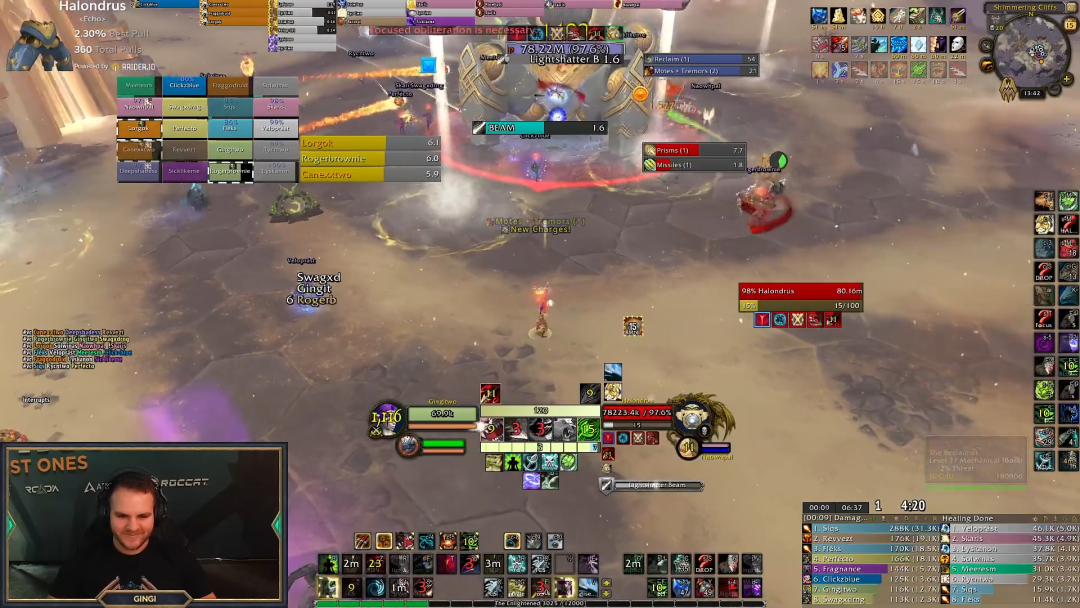The height and width of the screenshot is (608, 1080).
Task: Use the blue swirl ability on action bar
Action: pyautogui.click(x=374, y=587)
